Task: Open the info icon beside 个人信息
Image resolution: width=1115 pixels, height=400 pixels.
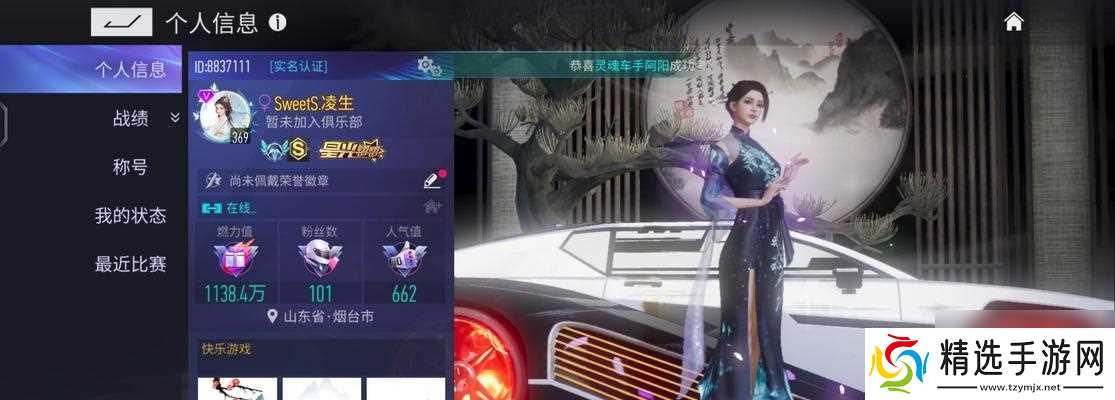Action: pos(278,22)
